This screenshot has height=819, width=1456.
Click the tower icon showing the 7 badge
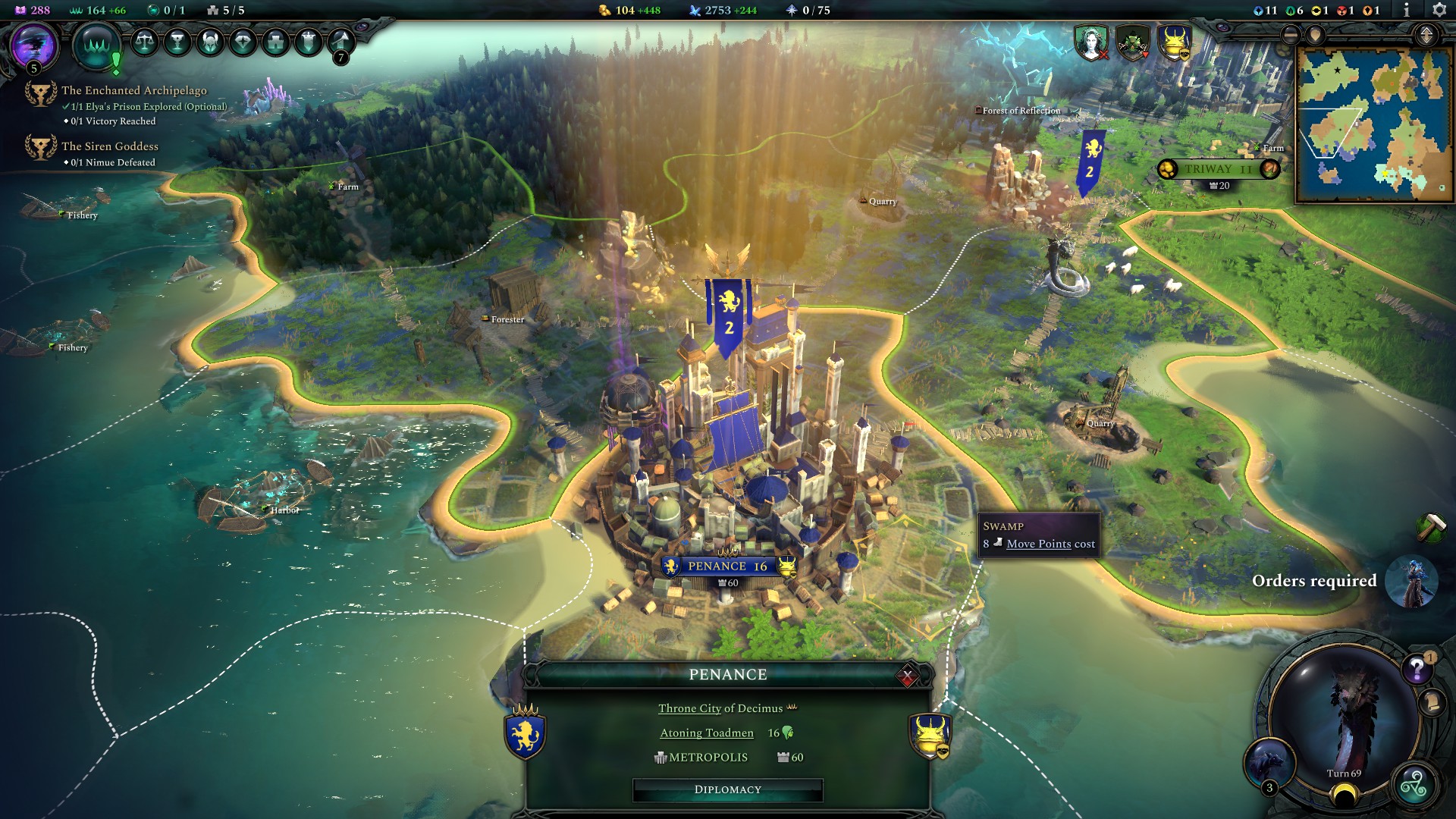click(x=340, y=42)
